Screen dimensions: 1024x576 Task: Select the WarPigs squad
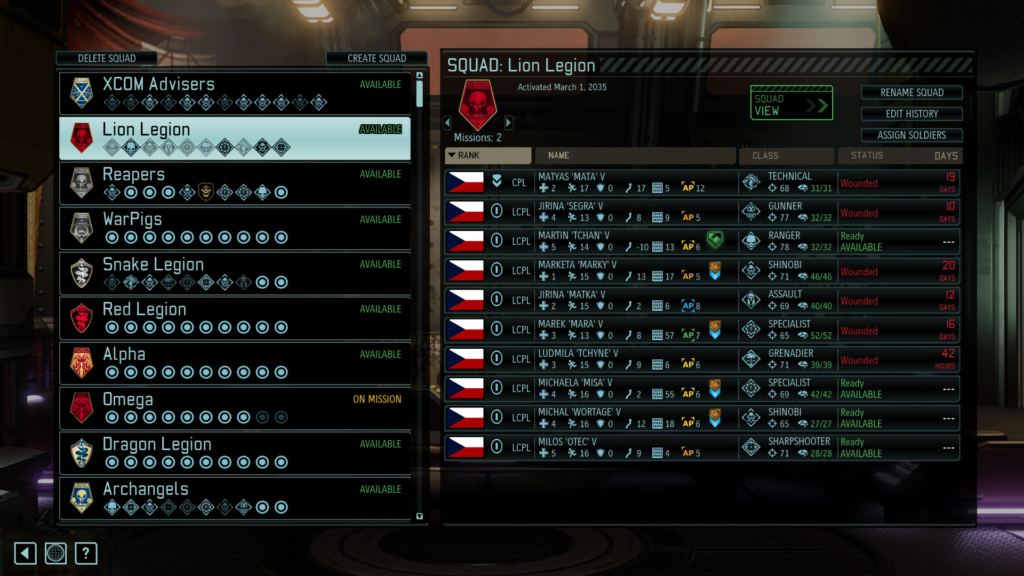coord(235,228)
